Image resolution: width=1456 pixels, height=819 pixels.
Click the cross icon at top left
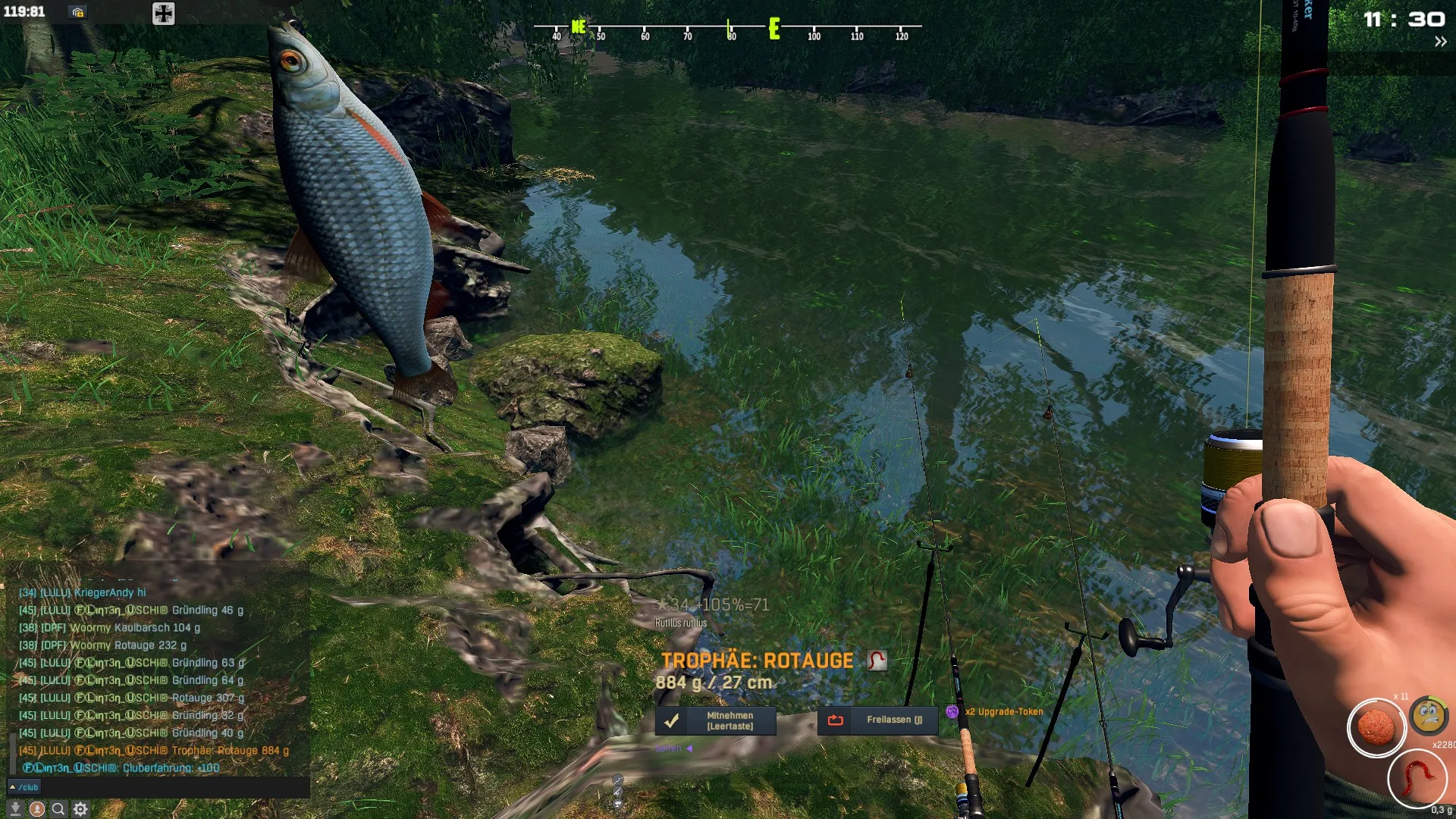point(163,13)
